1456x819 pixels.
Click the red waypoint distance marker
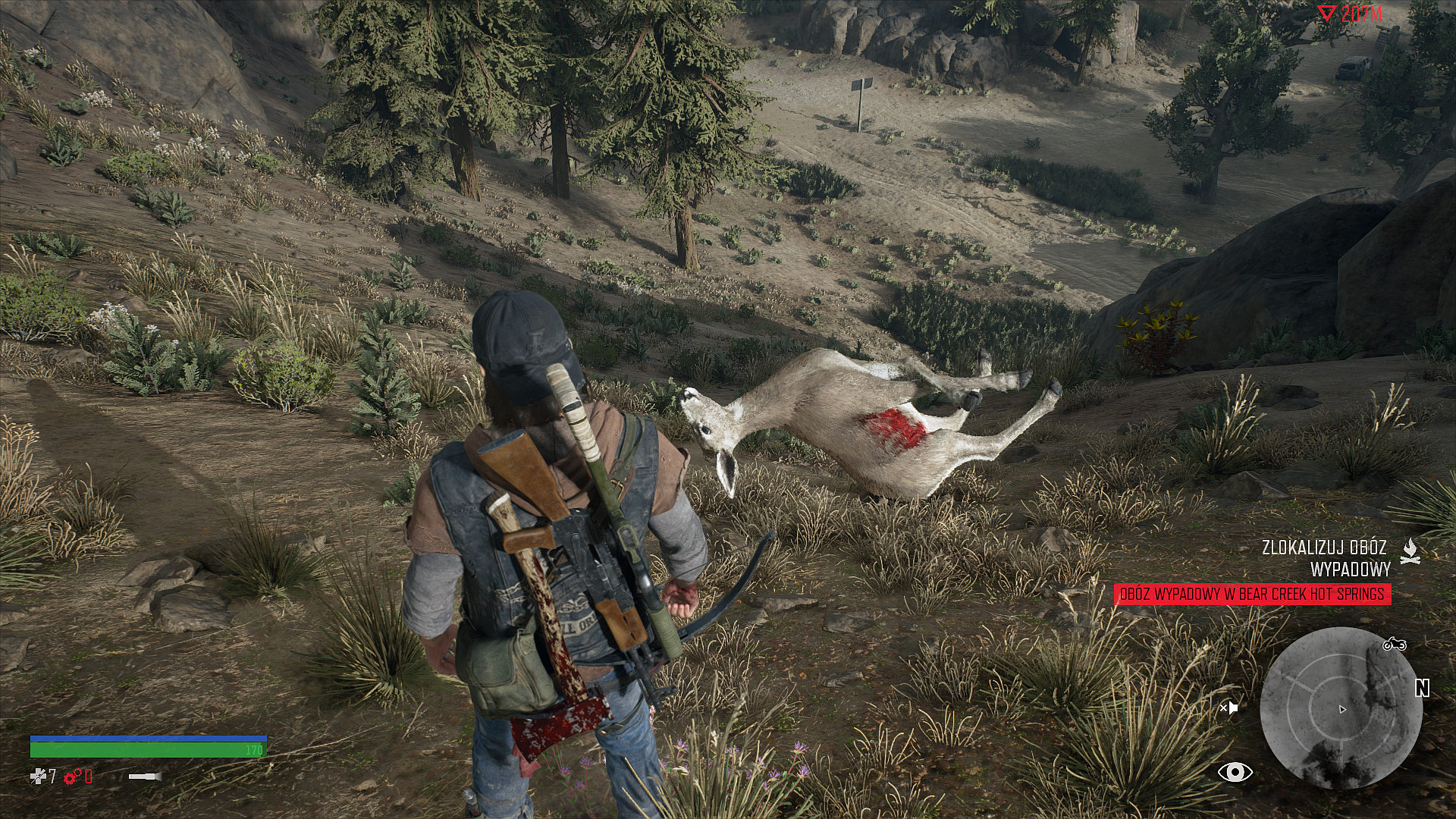point(1350,14)
